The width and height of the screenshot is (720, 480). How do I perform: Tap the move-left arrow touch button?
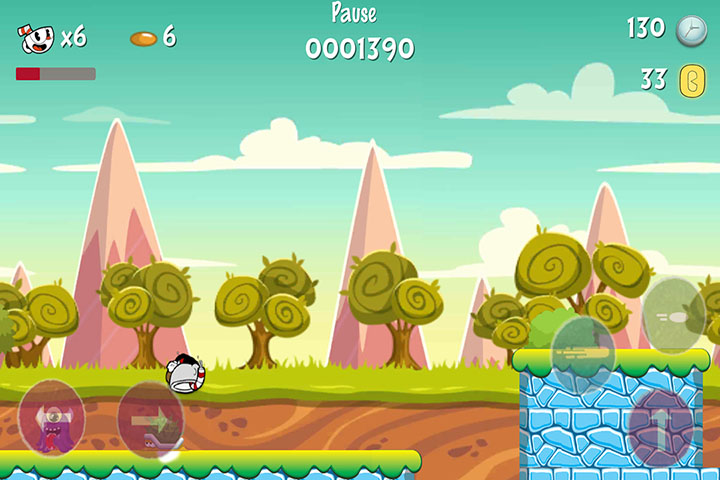tap(51, 419)
